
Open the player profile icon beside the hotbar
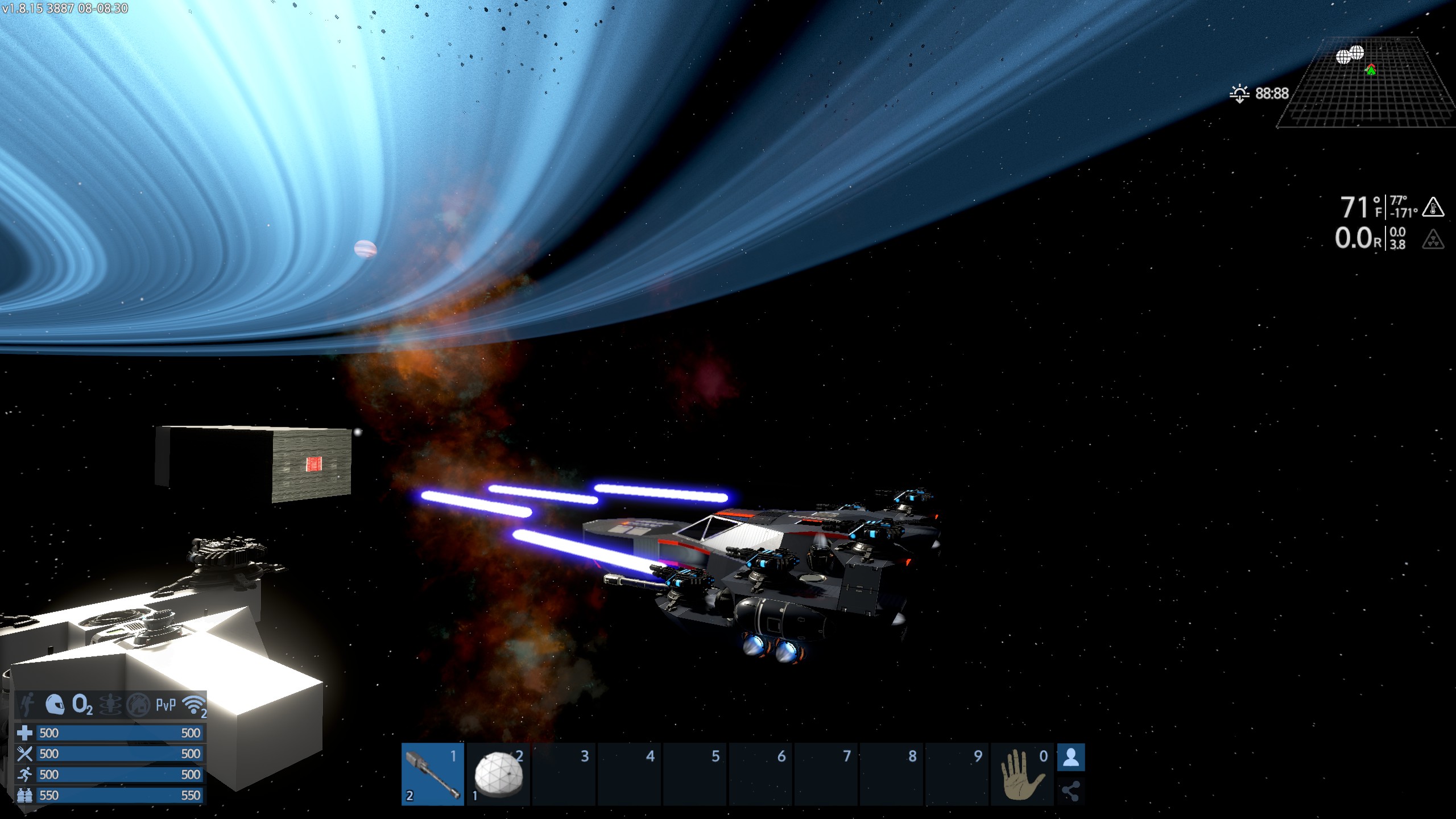click(x=1071, y=758)
